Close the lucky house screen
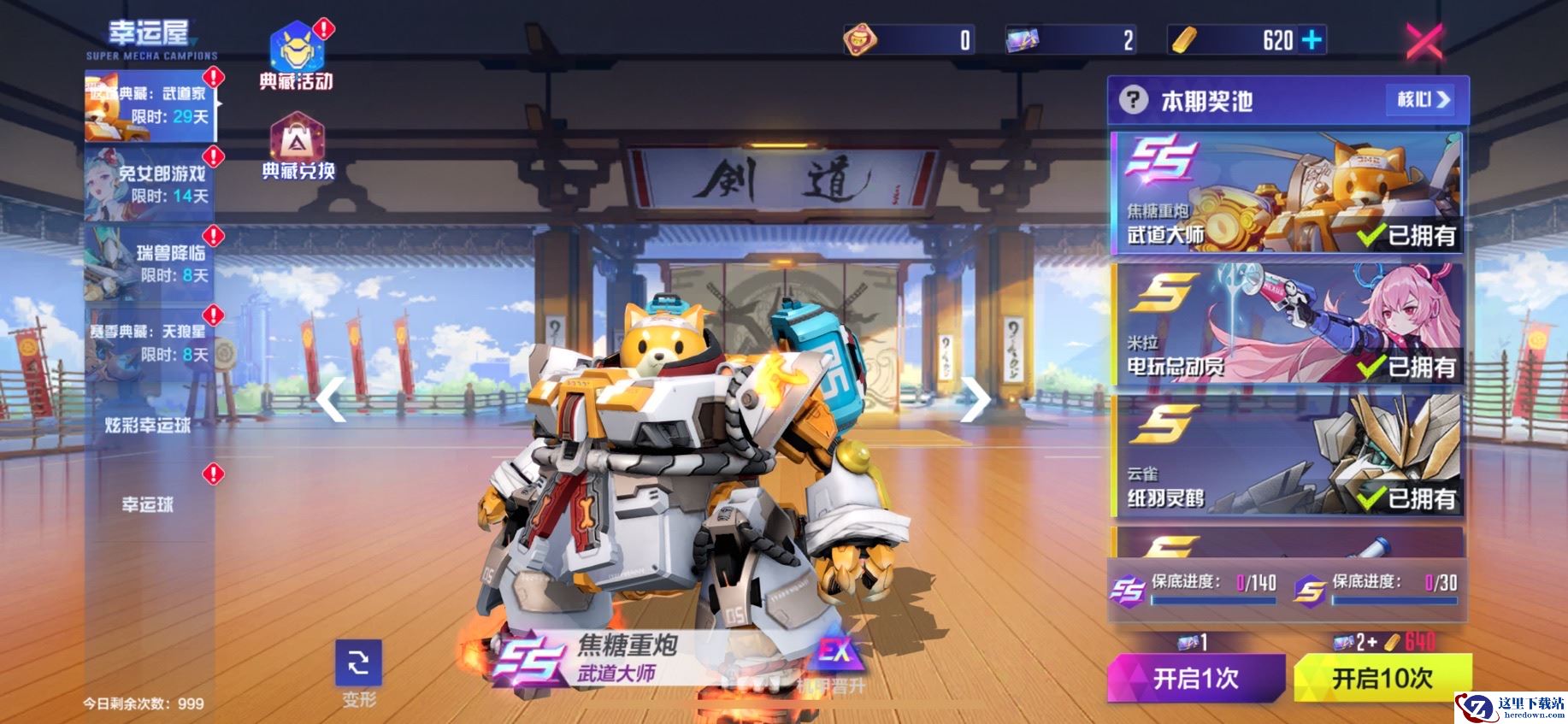Viewport: 1568px width, 724px height. 1424,41
